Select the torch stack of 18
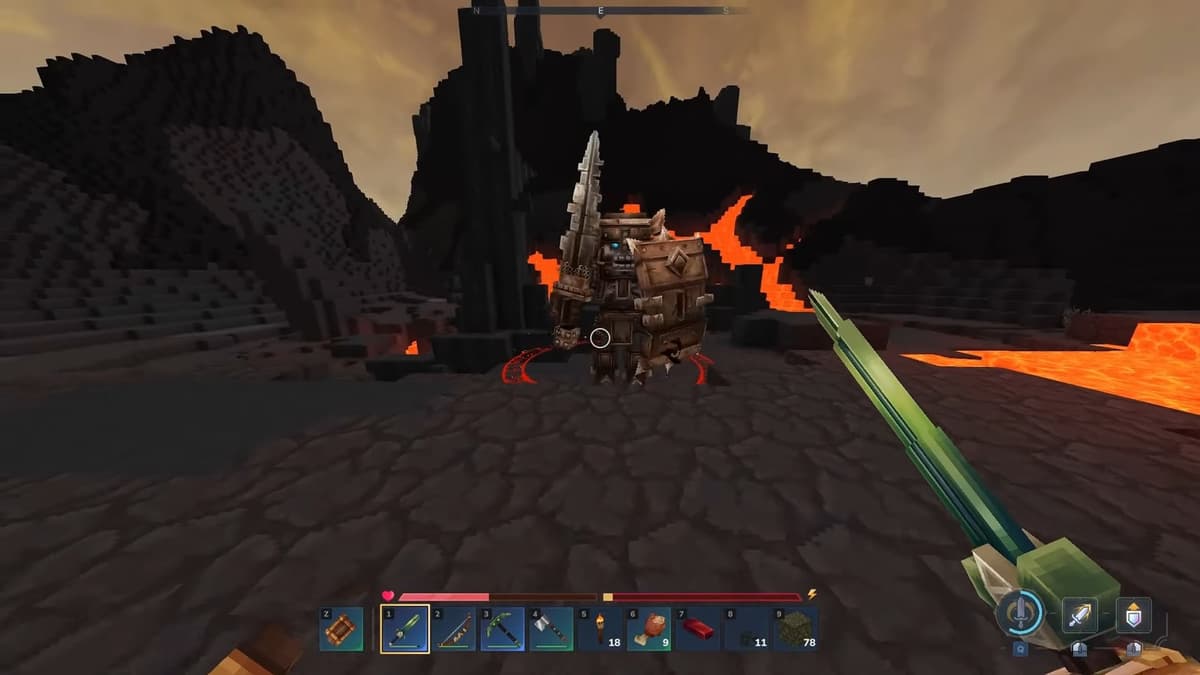This screenshot has height=675, width=1200. pyautogui.click(x=600, y=630)
